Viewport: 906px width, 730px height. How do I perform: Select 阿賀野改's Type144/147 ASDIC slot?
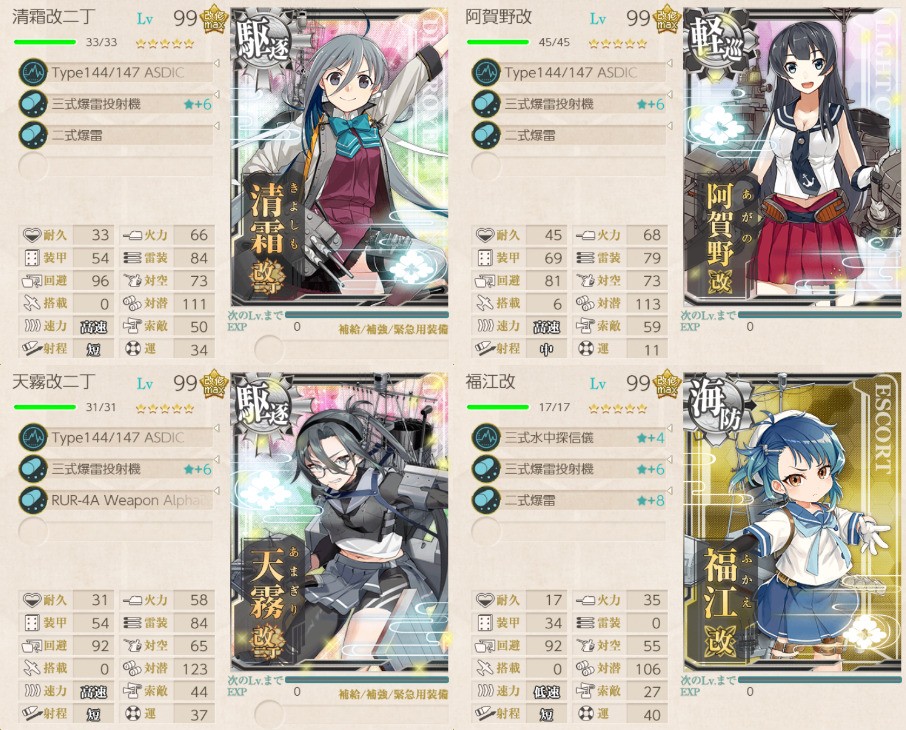(568, 72)
